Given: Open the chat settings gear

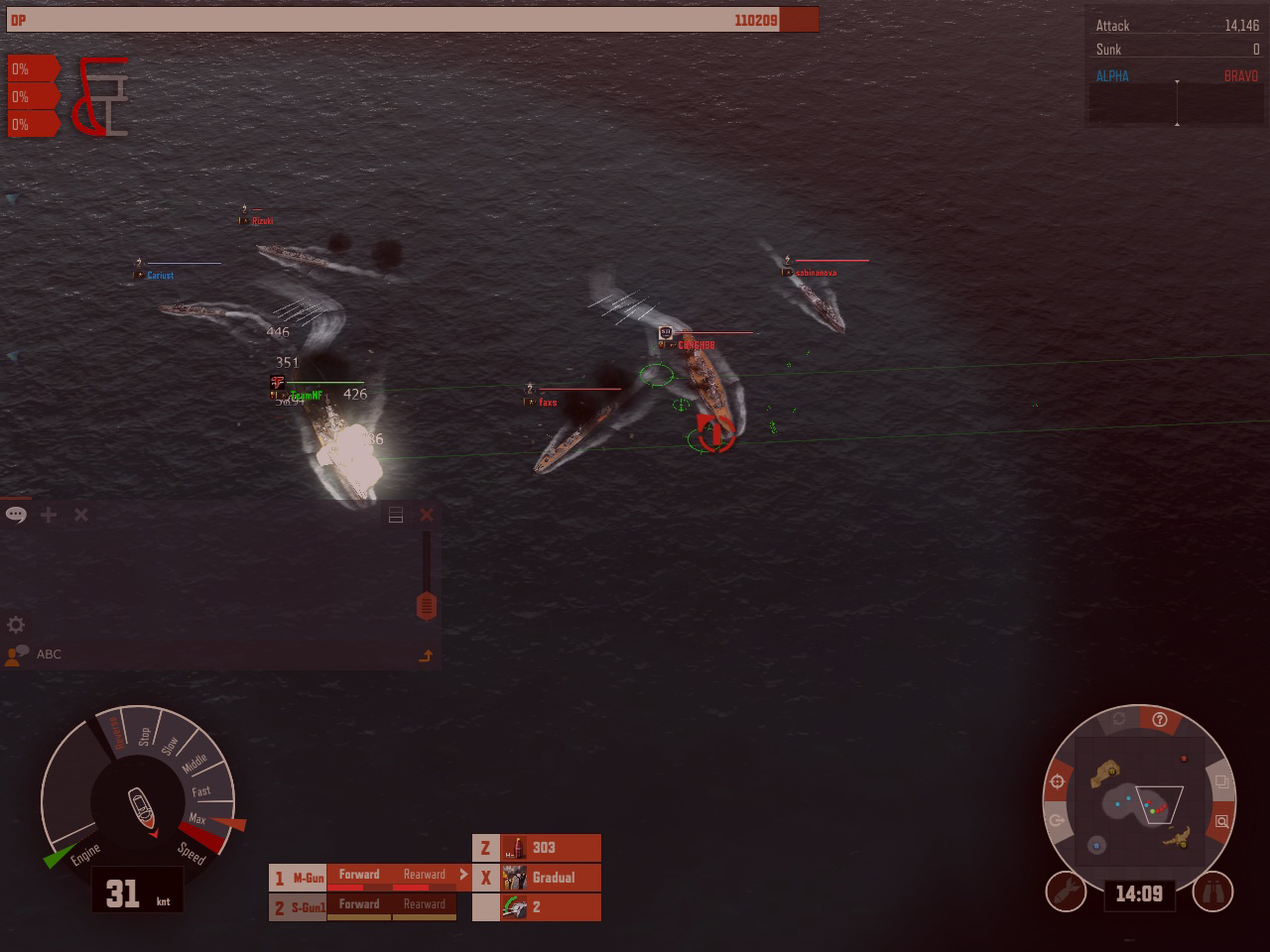Looking at the screenshot, I should click(15, 625).
